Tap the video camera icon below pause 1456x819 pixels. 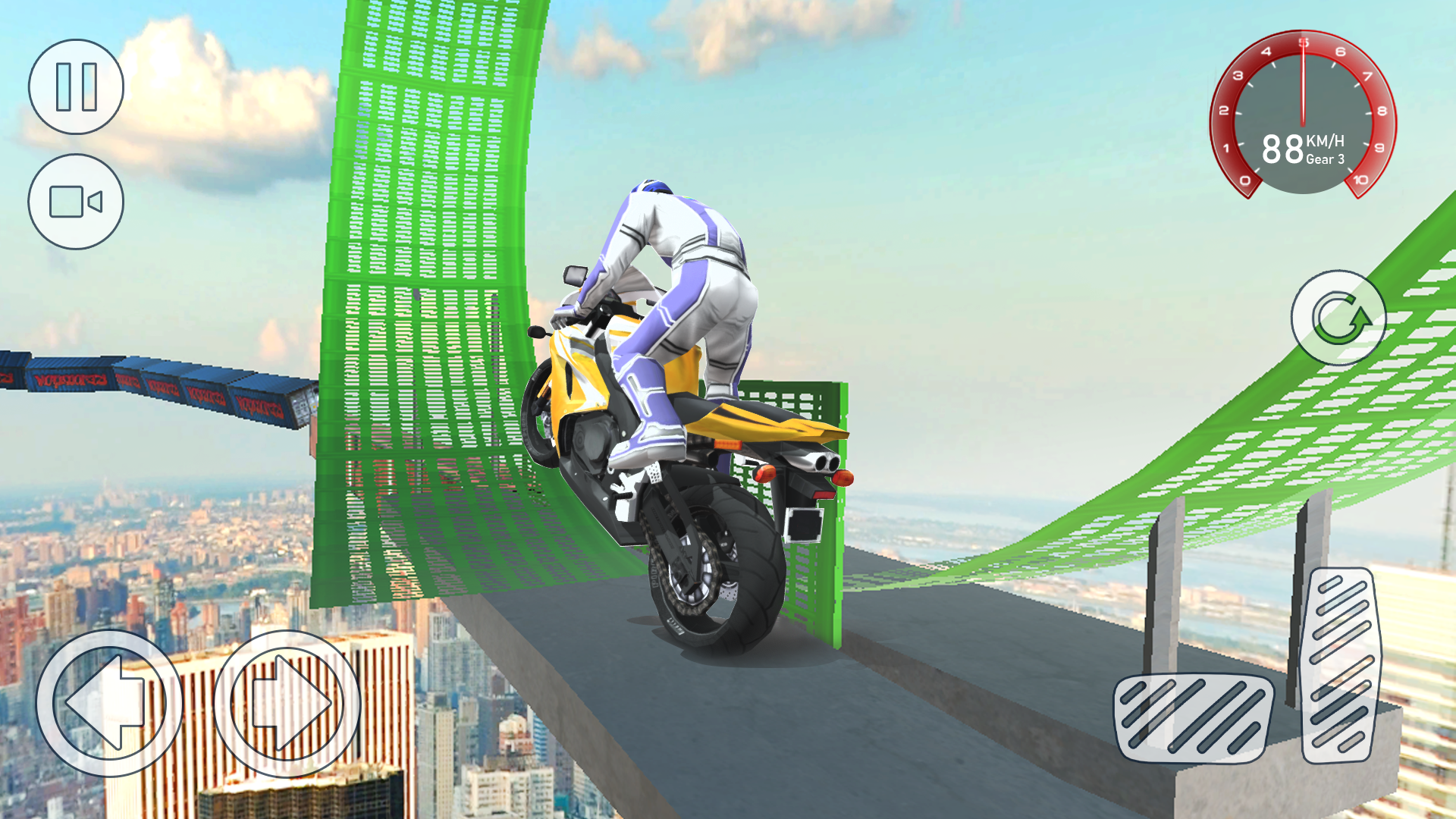coord(76,201)
